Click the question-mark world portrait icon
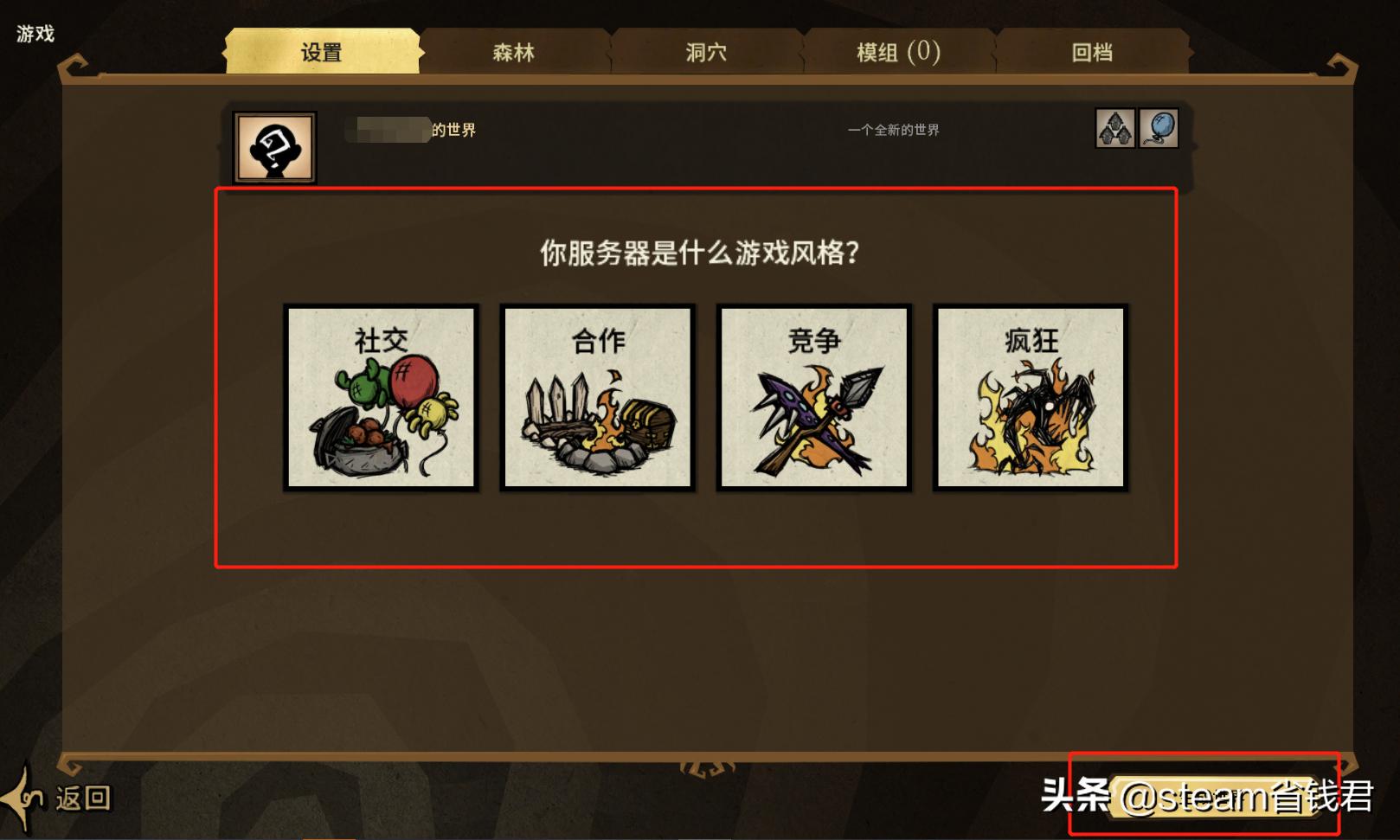Screen dimensions: 1400x840 point(275,147)
